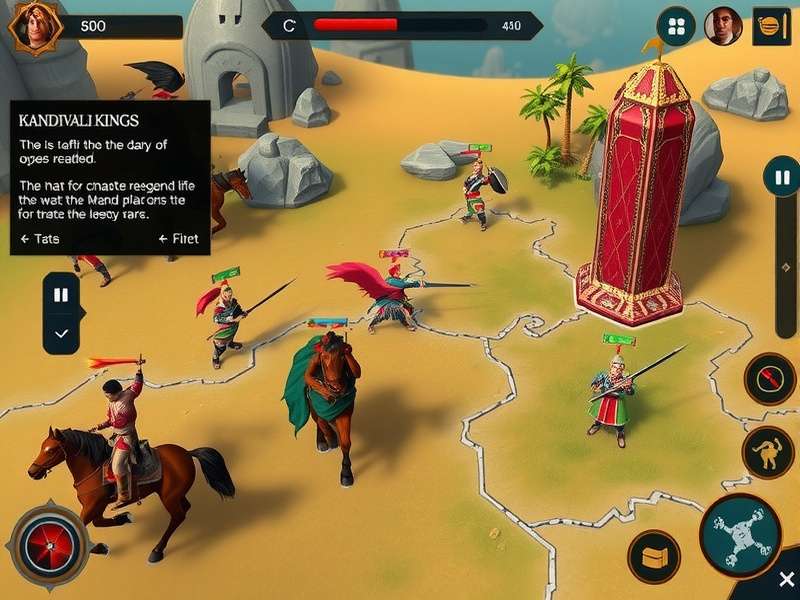Select the golden creature silhouette ability
Viewport: 800px width, 600px height.
coord(767,452)
